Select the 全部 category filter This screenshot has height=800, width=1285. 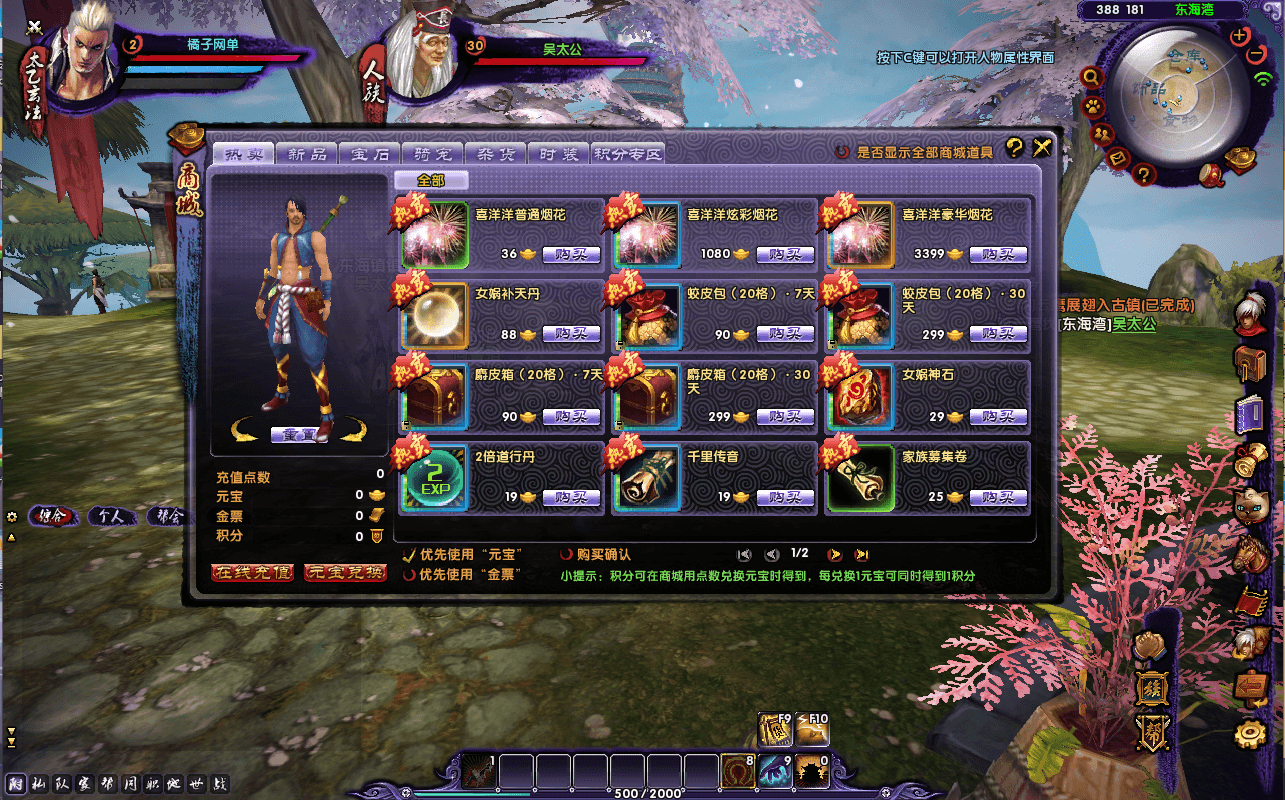[430, 180]
